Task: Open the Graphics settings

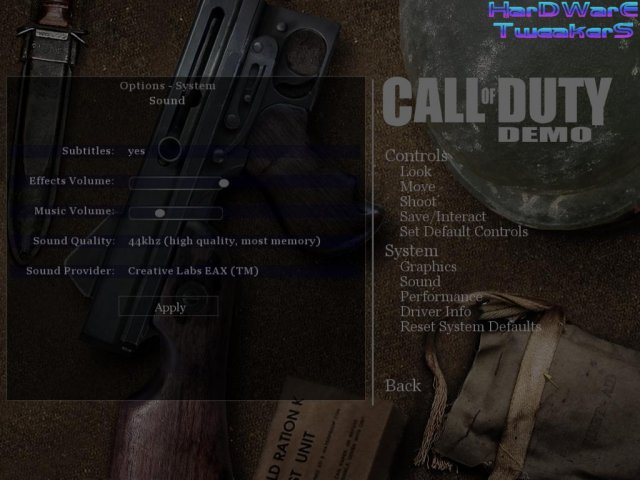Action: (x=428, y=267)
